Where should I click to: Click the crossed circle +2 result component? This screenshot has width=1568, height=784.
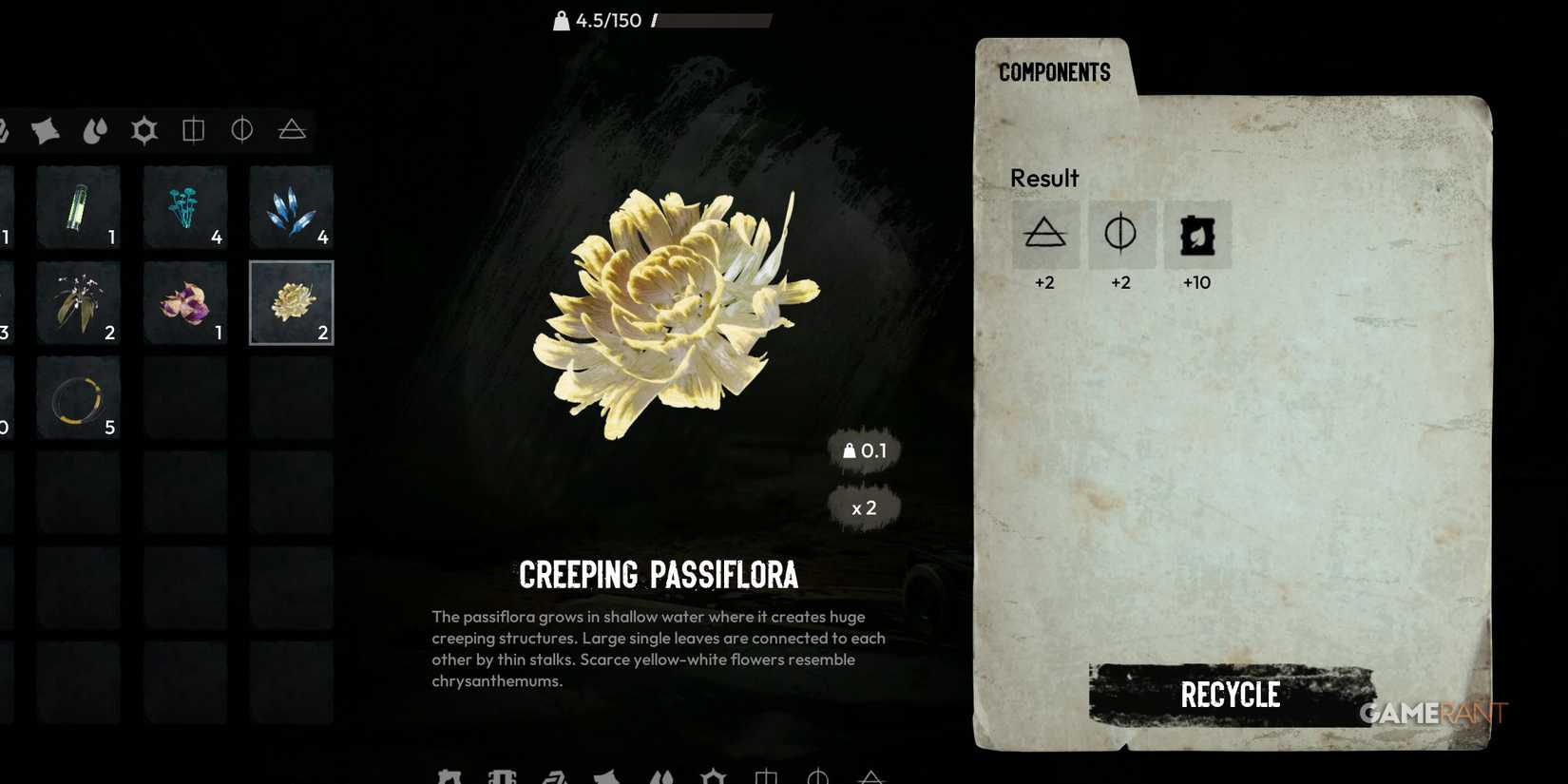1120,234
